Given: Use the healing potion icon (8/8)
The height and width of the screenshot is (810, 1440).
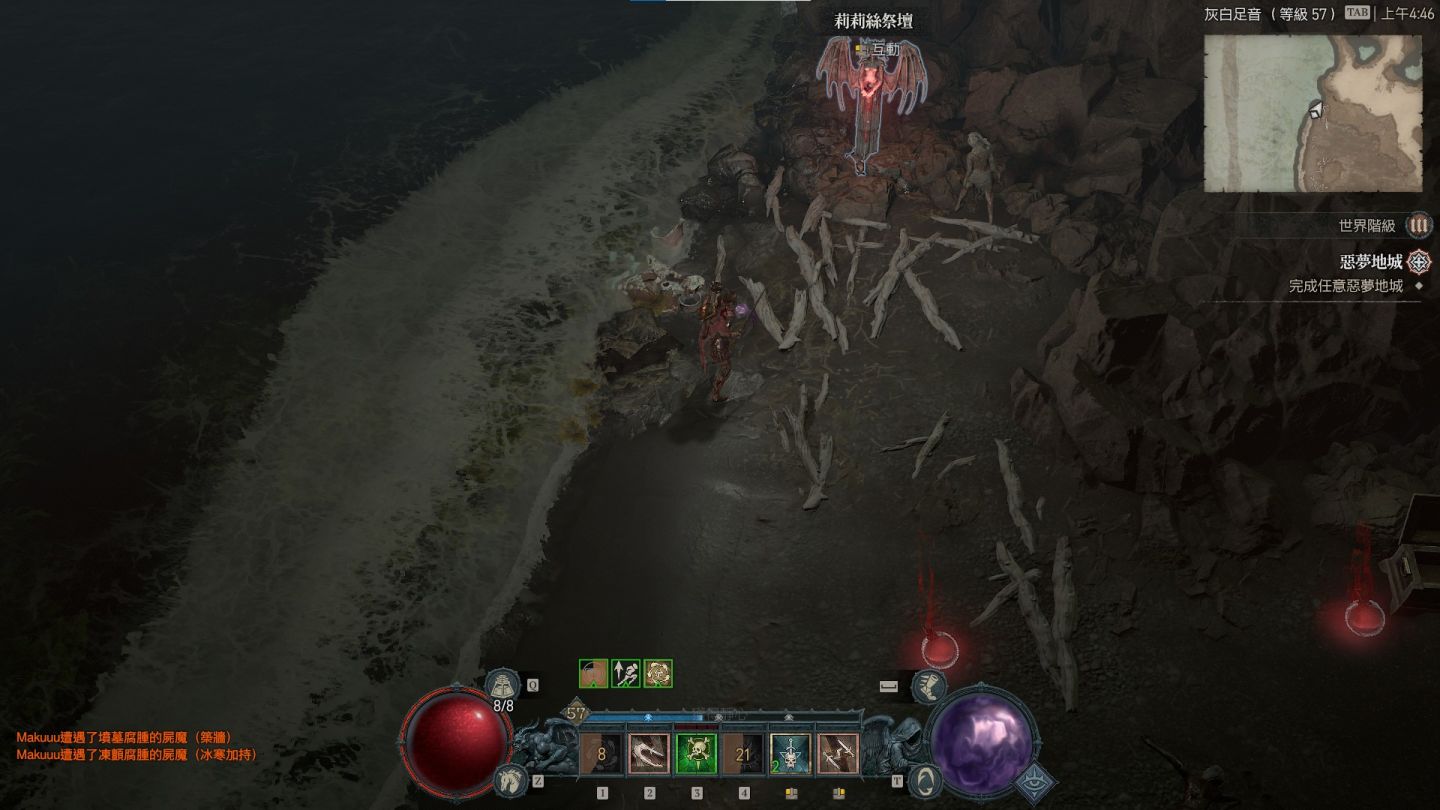Looking at the screenshot, I should point(503,685).
